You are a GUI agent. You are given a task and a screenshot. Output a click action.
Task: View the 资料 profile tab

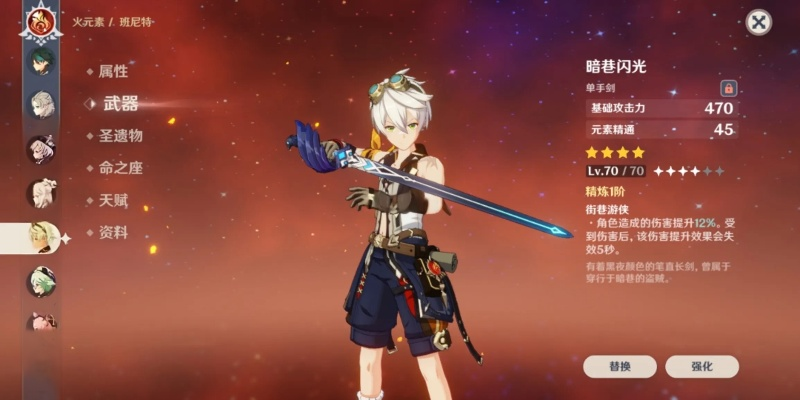113,232
